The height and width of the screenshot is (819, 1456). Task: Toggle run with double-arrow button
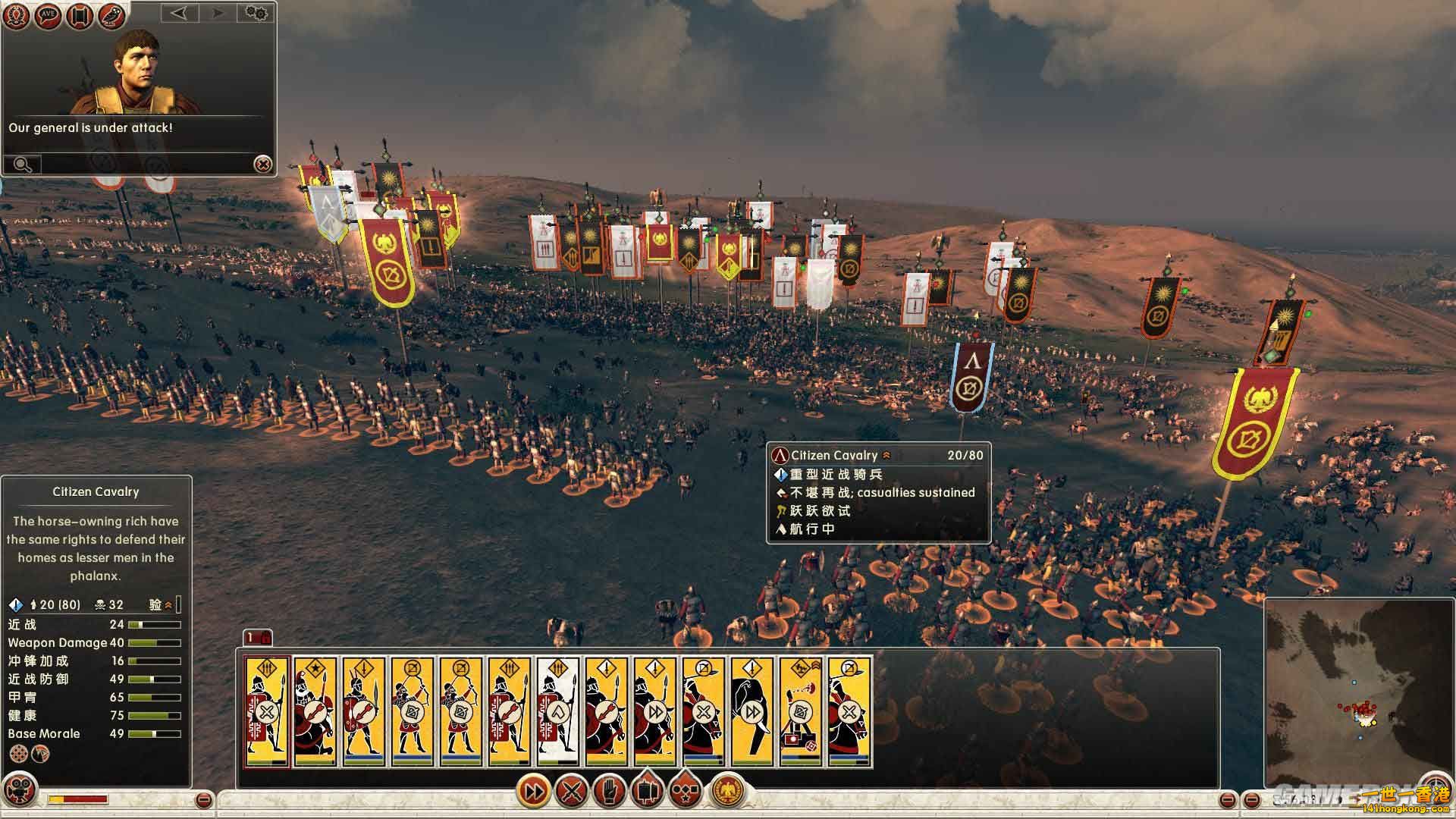click(534, 792)
